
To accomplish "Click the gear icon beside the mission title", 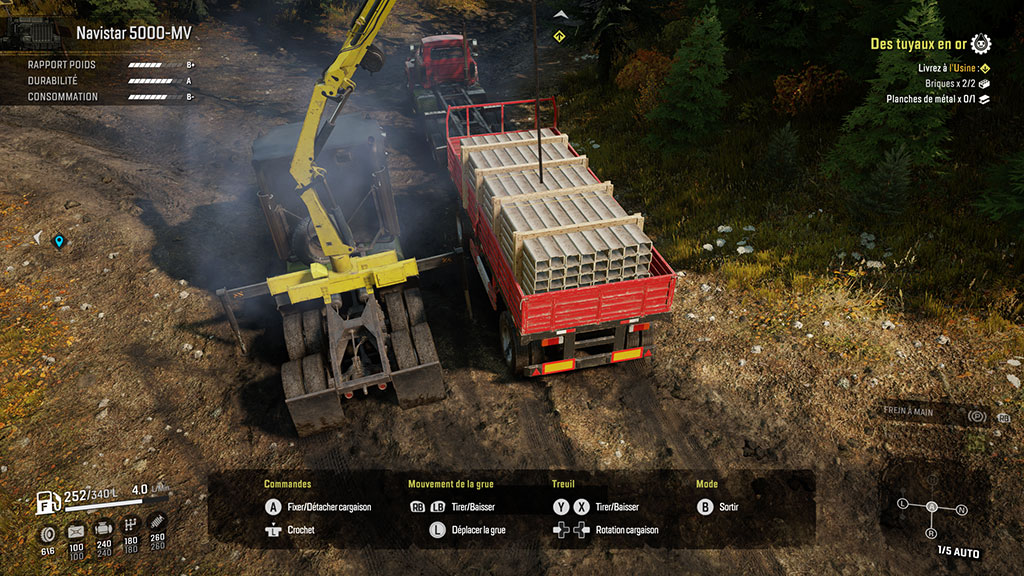I will pos(981,43).
